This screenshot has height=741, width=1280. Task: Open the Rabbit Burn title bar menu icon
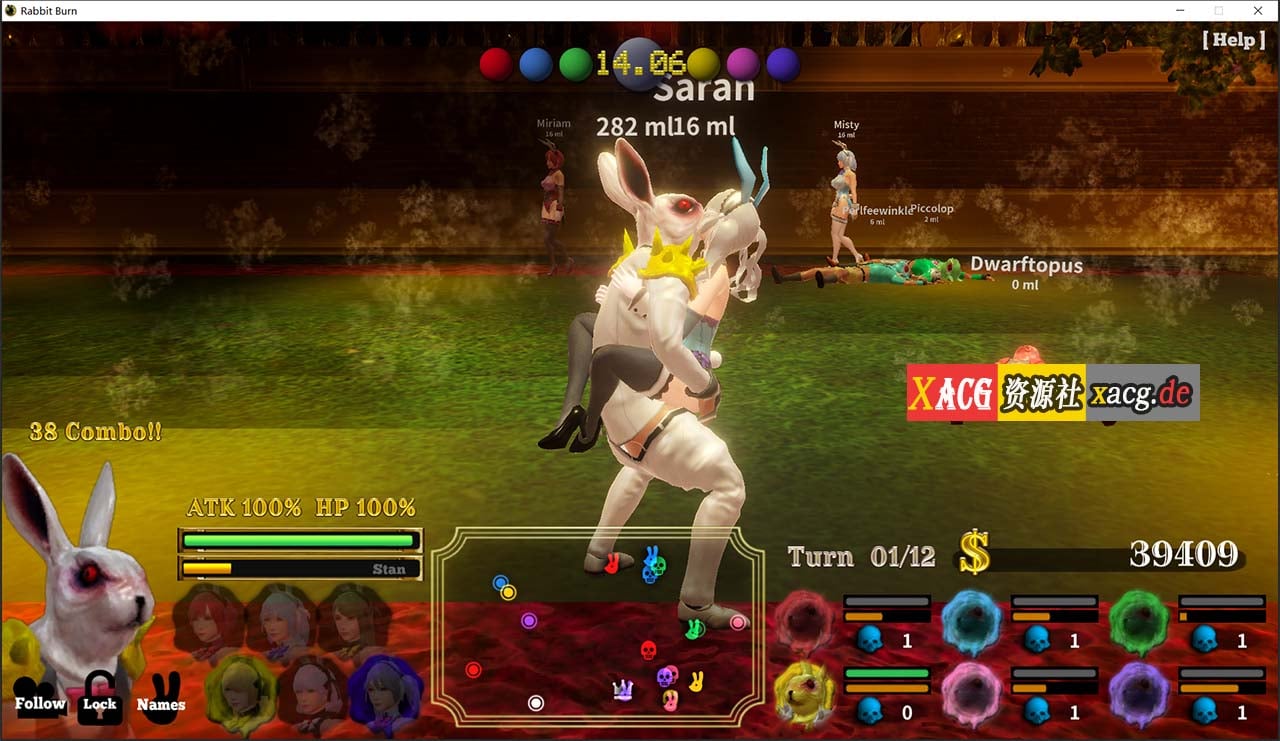[x=10, y=10]
